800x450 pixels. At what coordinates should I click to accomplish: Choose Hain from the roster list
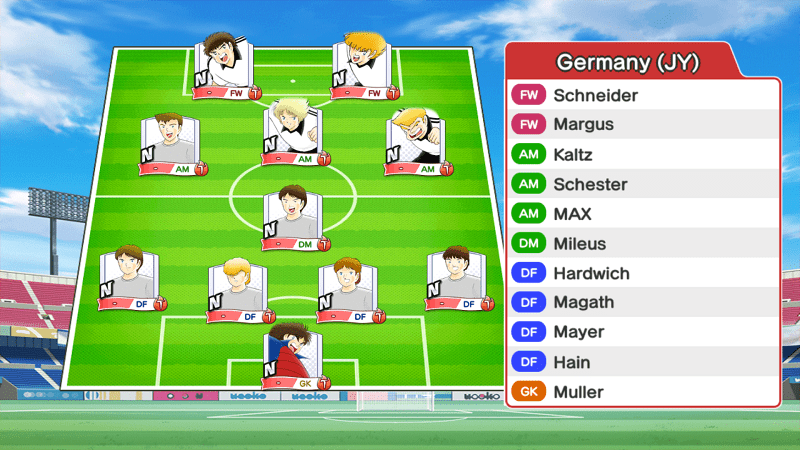tap(642, 362)
